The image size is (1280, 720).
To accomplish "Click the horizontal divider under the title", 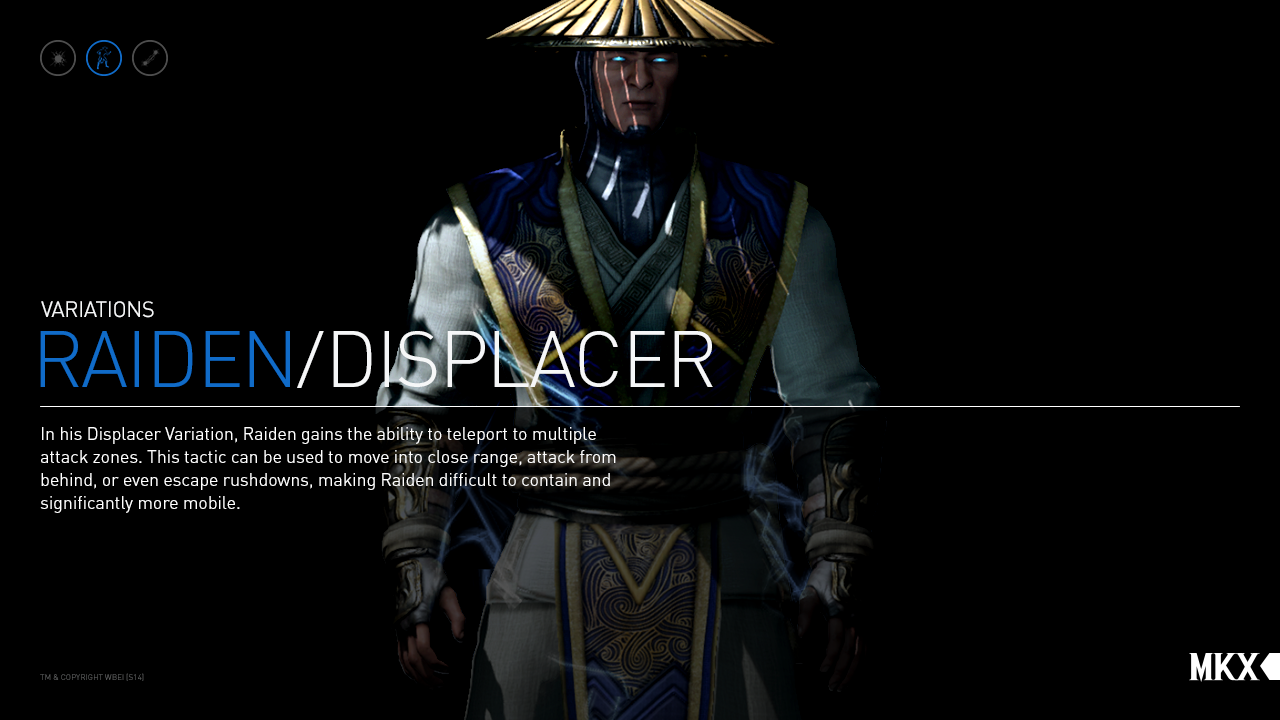I will tap(640, 406).
